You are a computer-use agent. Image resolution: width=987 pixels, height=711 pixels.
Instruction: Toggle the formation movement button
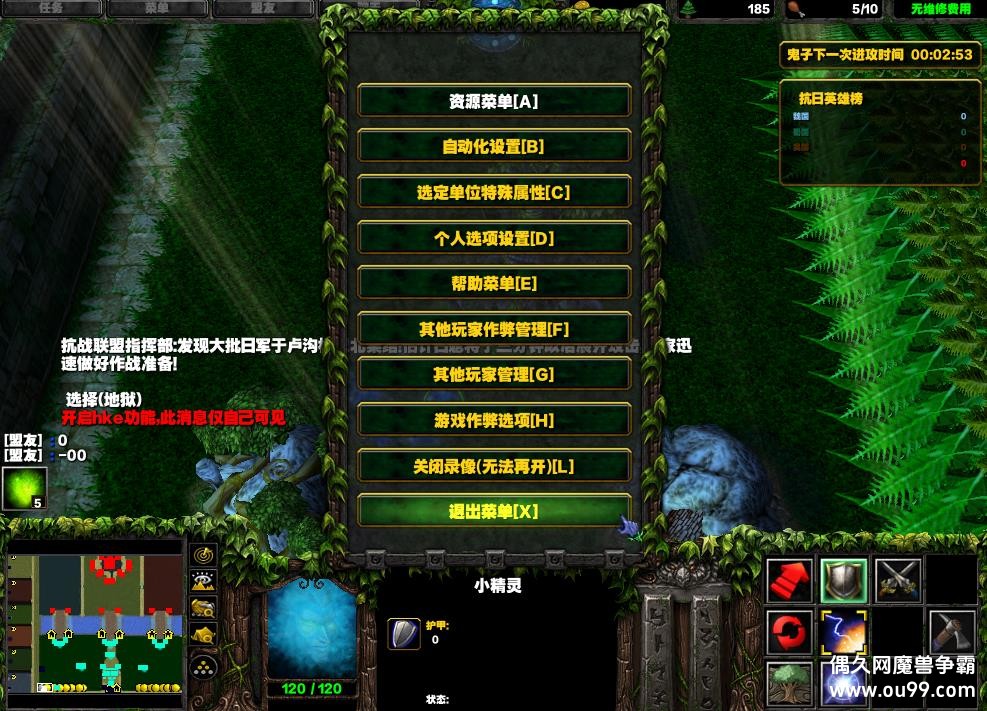(x=204, y=665)
